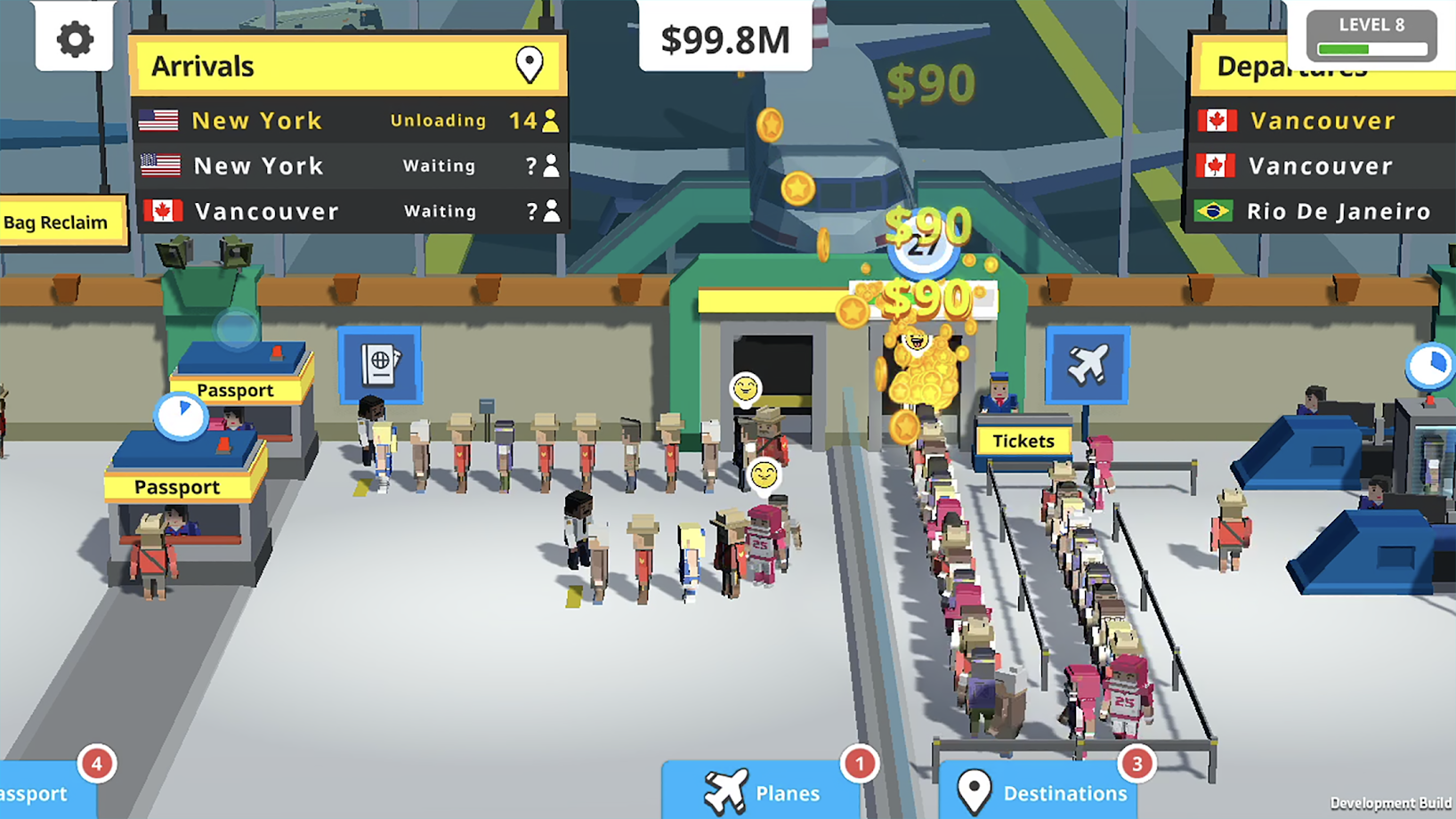Click the location pin on the Arrivals board
Image resolution: width=1456 pixels, height=819 pixels.
point(530,63)
